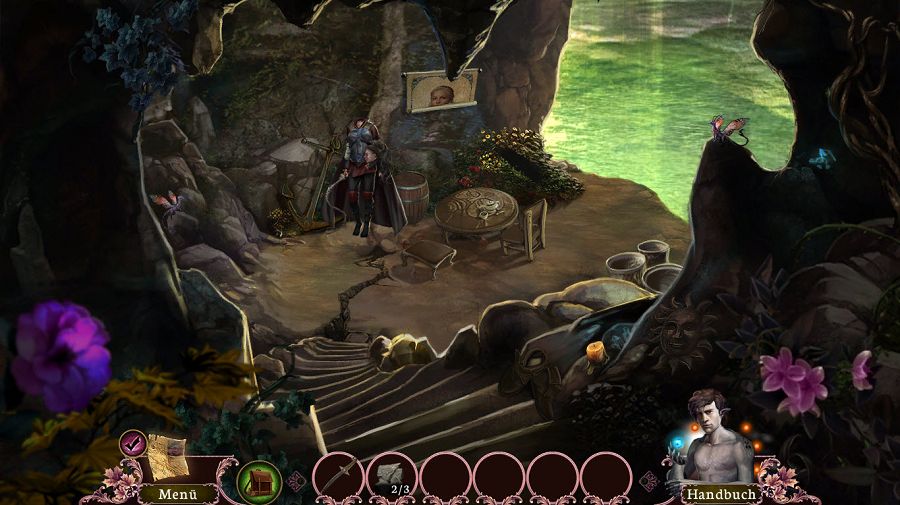This screenshot has width=900, height=505.
Task: Select the curved blade inventory item
Action: tap(338, 474)
